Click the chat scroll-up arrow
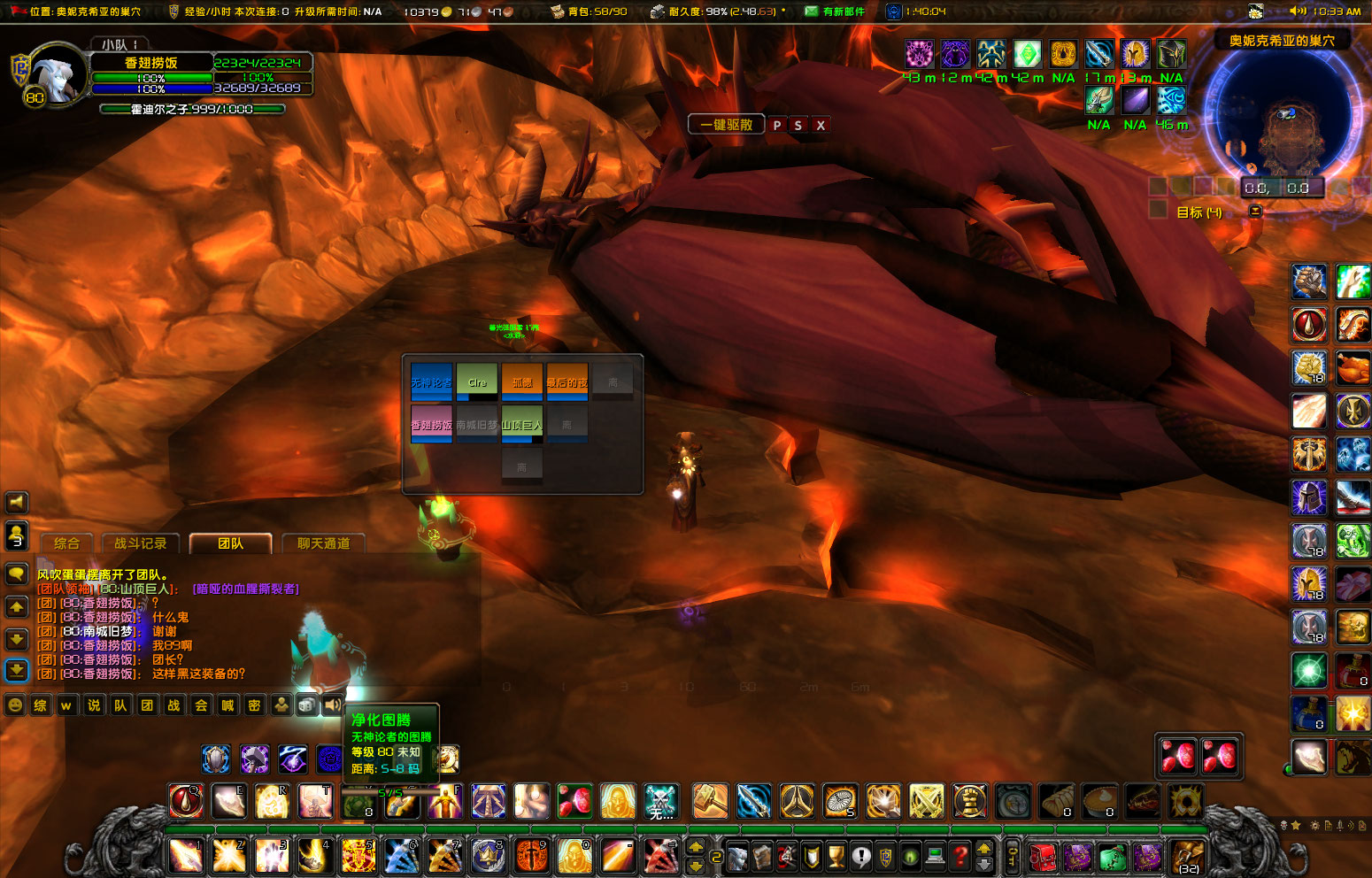The image size is (1372, 878). (16, 607)
